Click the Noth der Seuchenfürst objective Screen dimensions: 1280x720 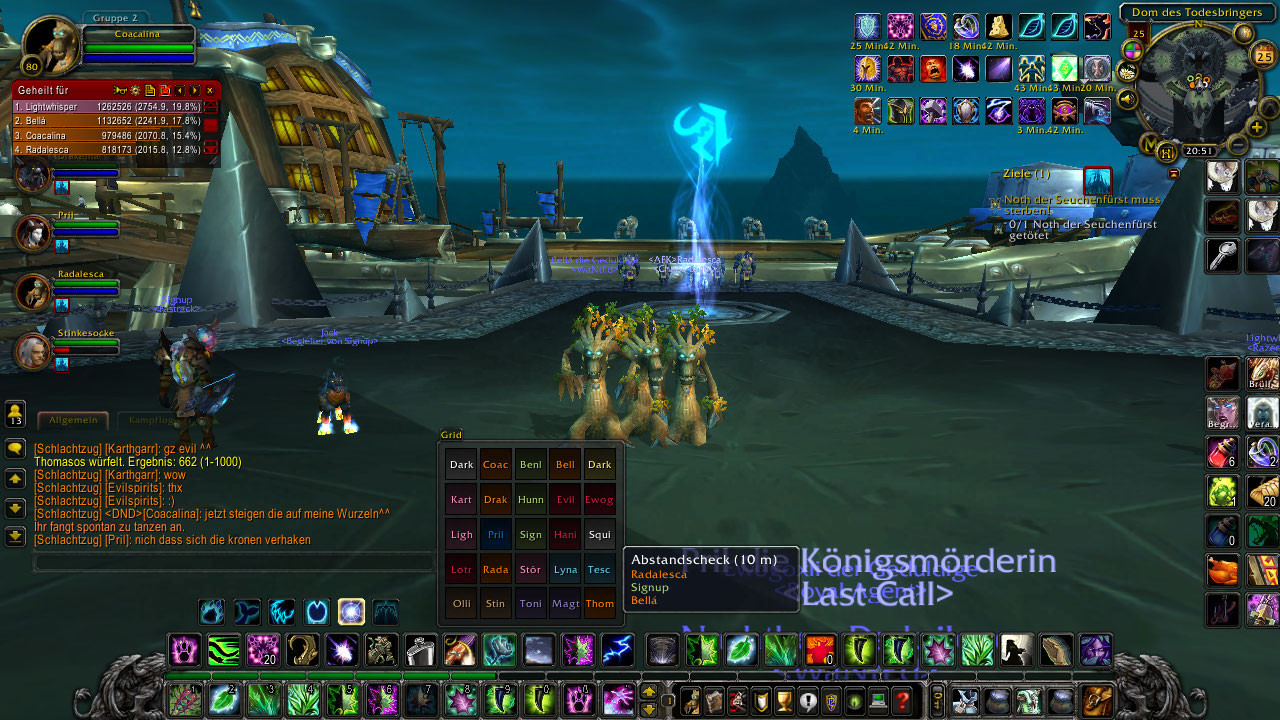1082,205
